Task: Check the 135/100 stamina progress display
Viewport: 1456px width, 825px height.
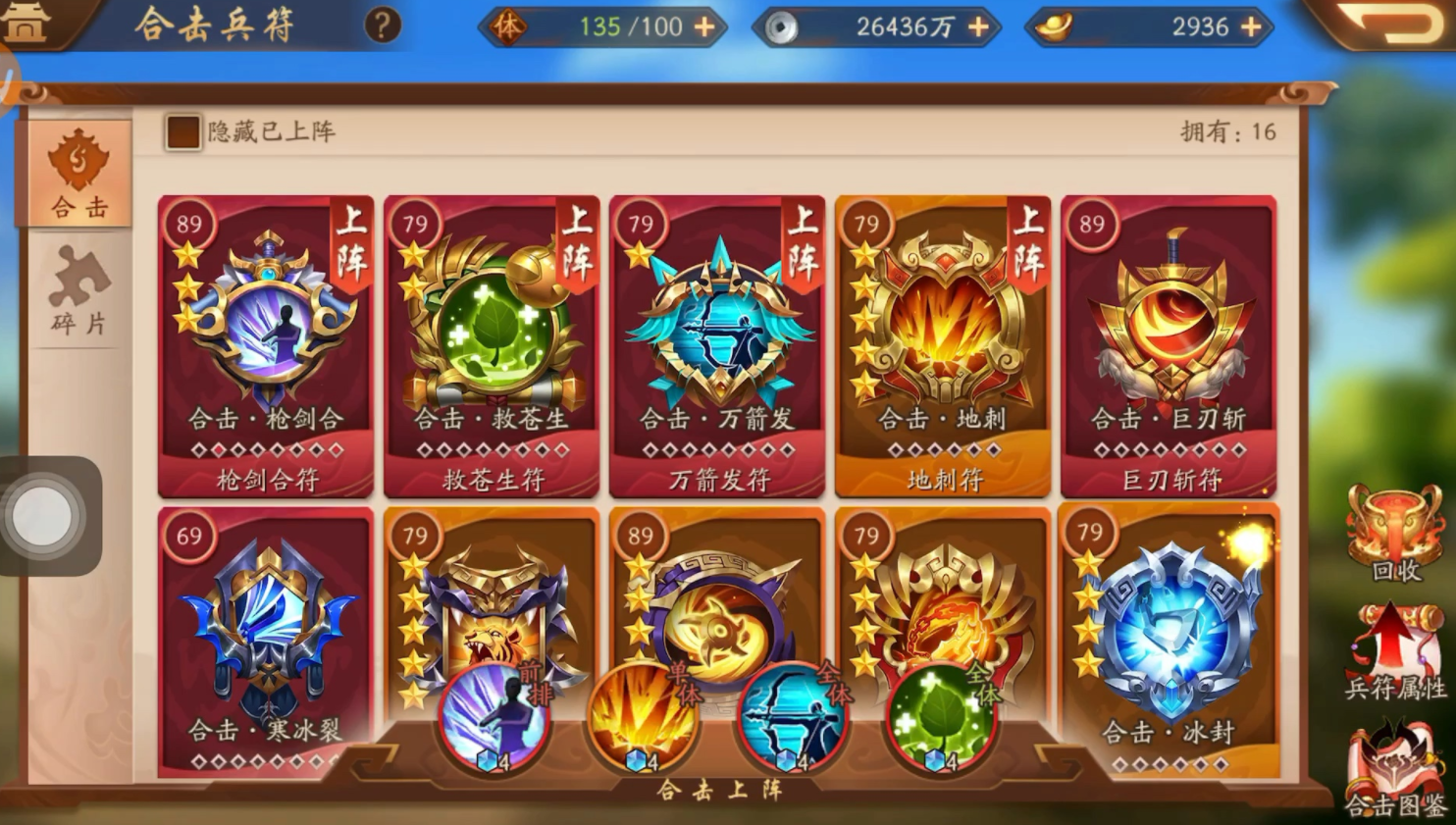Action: tap(628, 26)
